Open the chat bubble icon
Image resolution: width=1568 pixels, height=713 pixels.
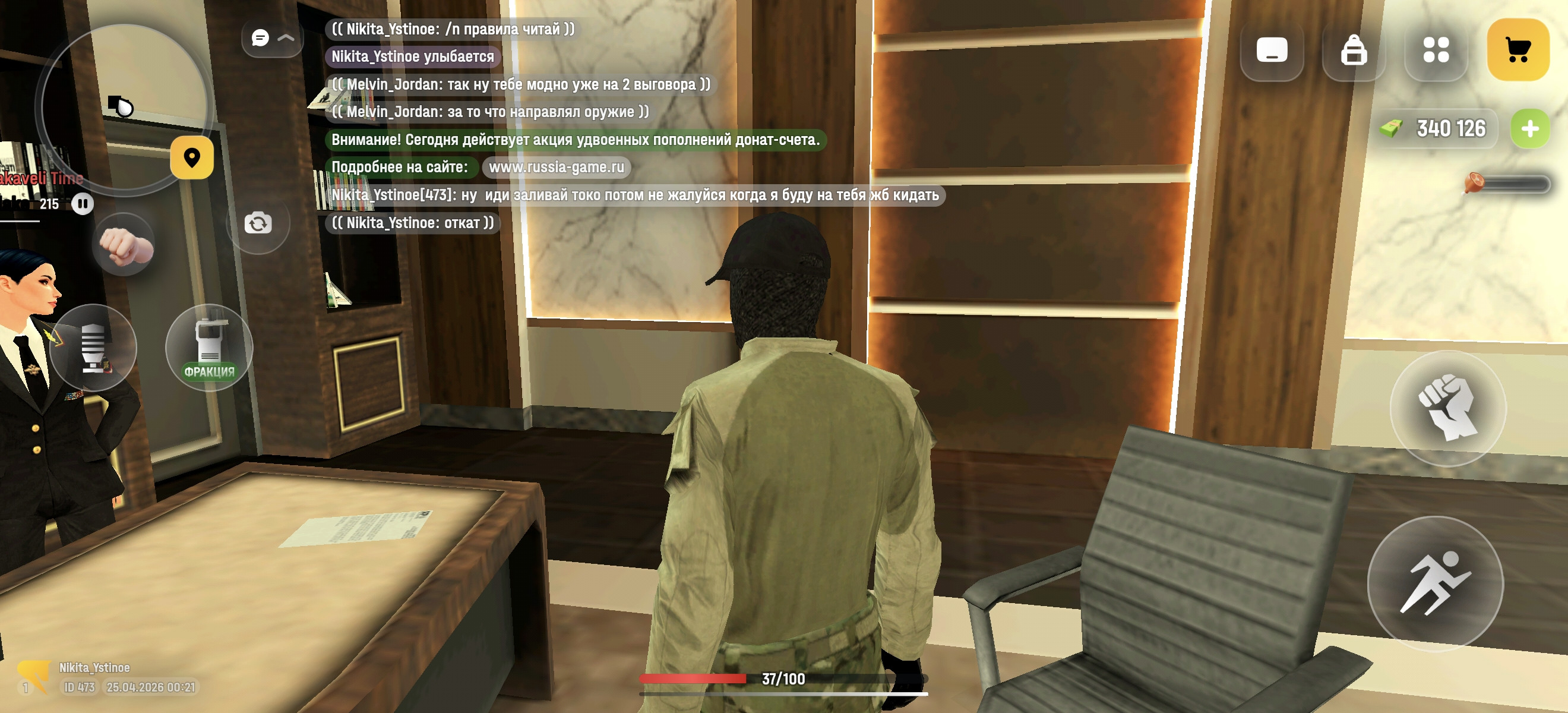[x=260, y=38]
